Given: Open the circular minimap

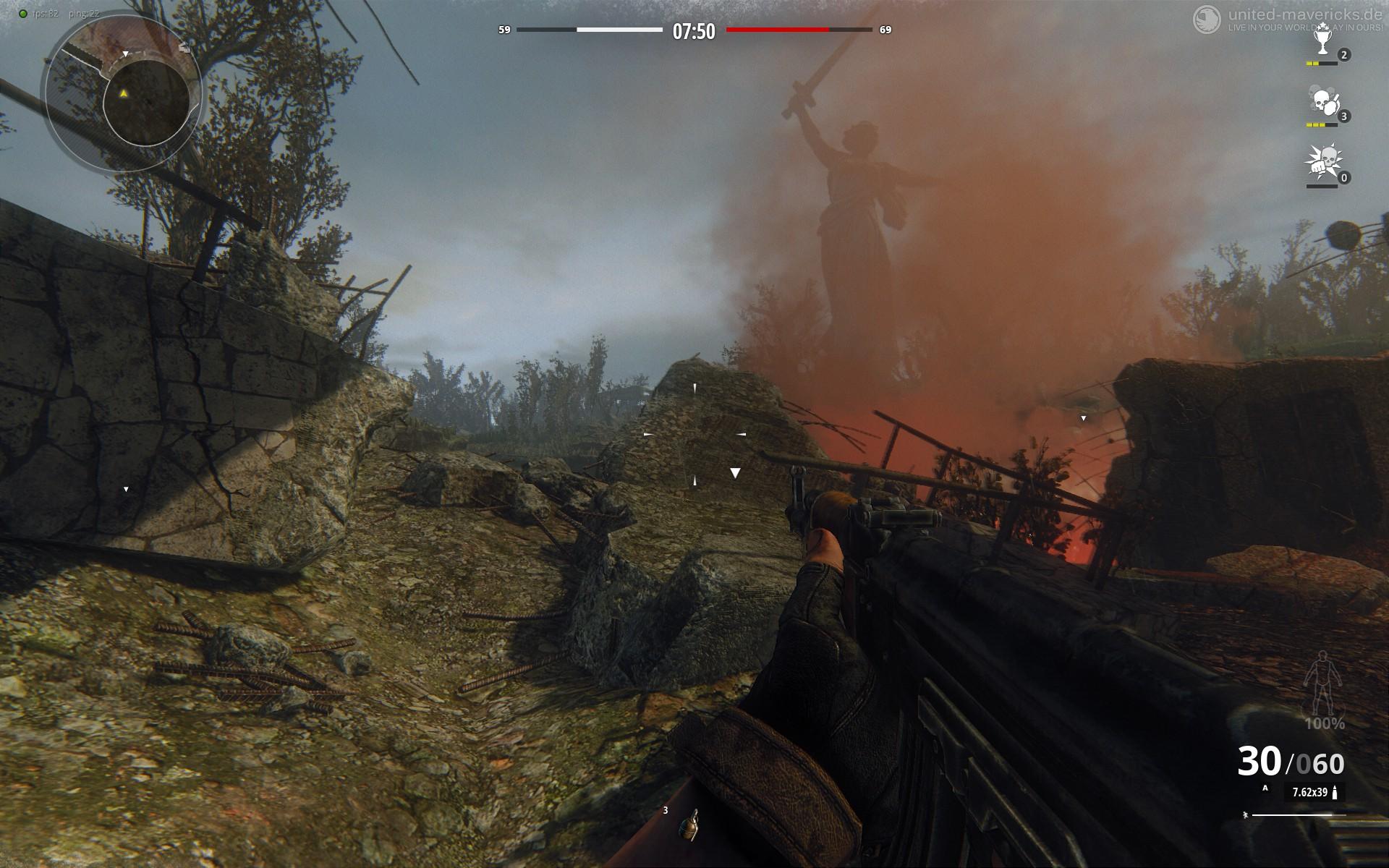Looking at the screenshot, I should pos(123,93).
